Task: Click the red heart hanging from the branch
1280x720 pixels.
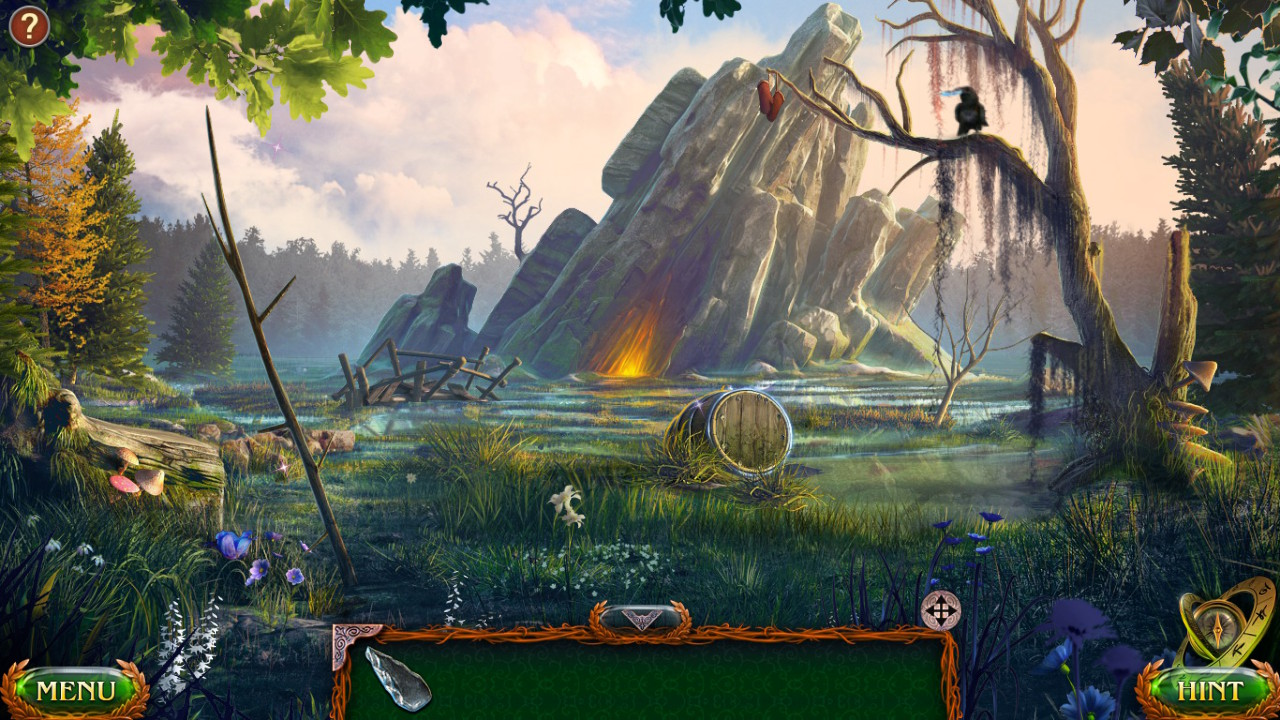Action: click(770, 98)
